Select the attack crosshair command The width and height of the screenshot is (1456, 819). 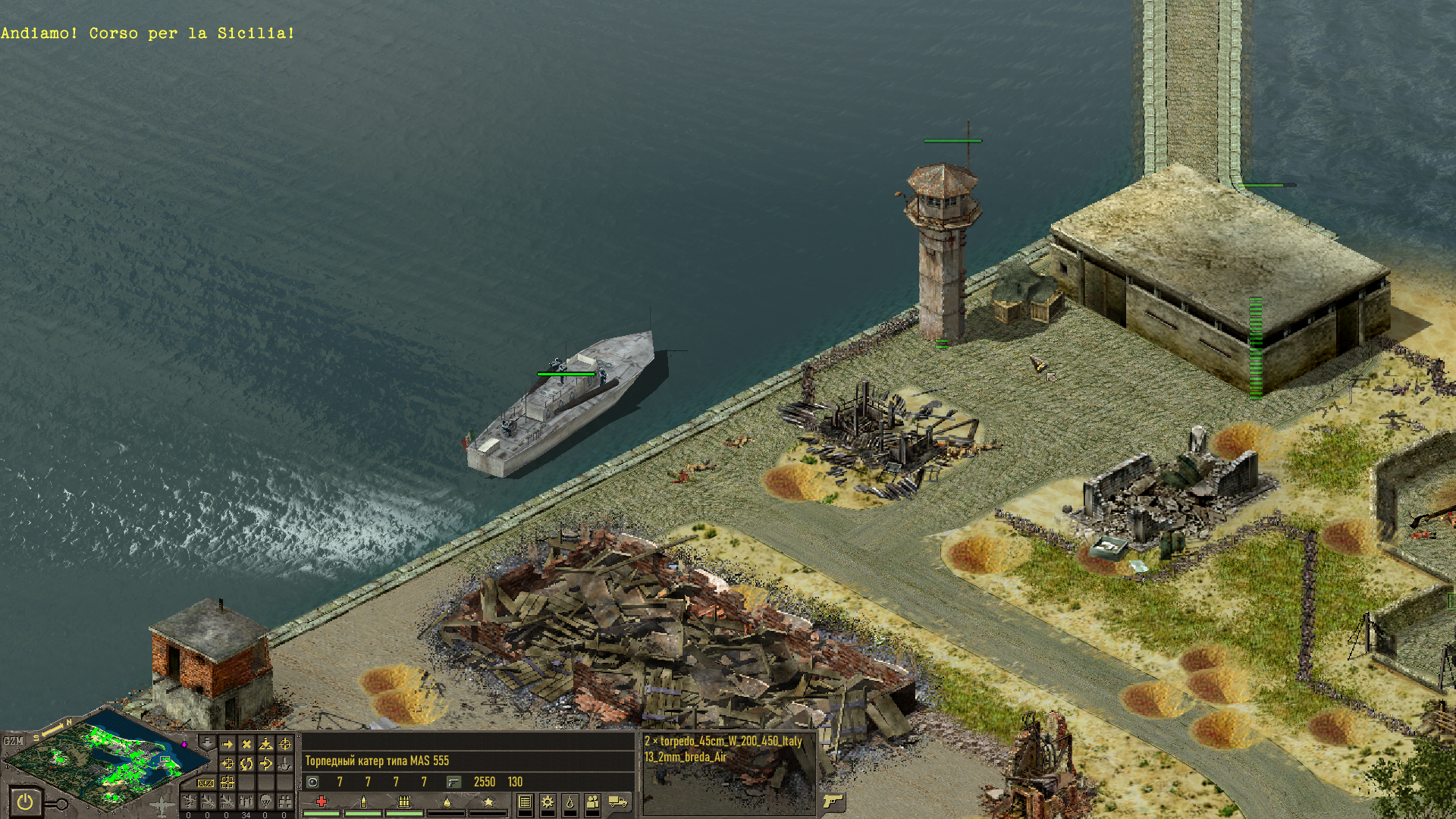pyautogui.click(x=285, y=745)
